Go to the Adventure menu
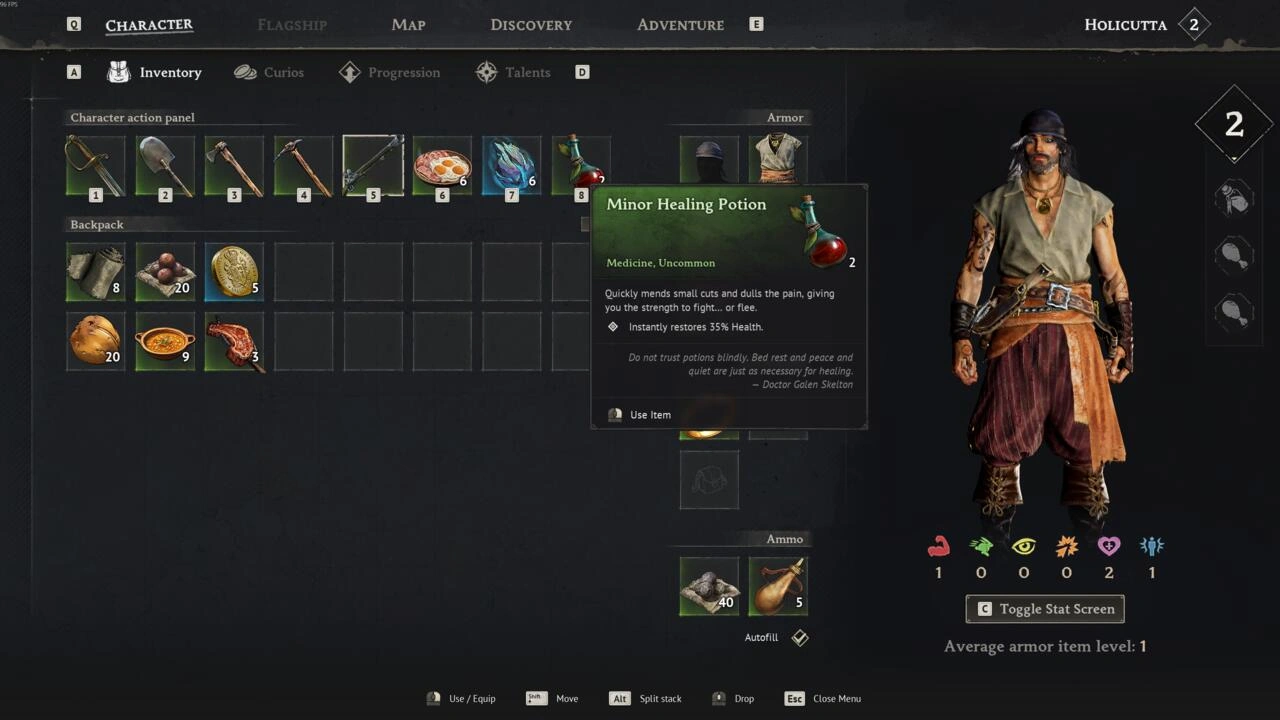Image resolution: width=1280 pixels, height=720 pixels. point(680,25)
